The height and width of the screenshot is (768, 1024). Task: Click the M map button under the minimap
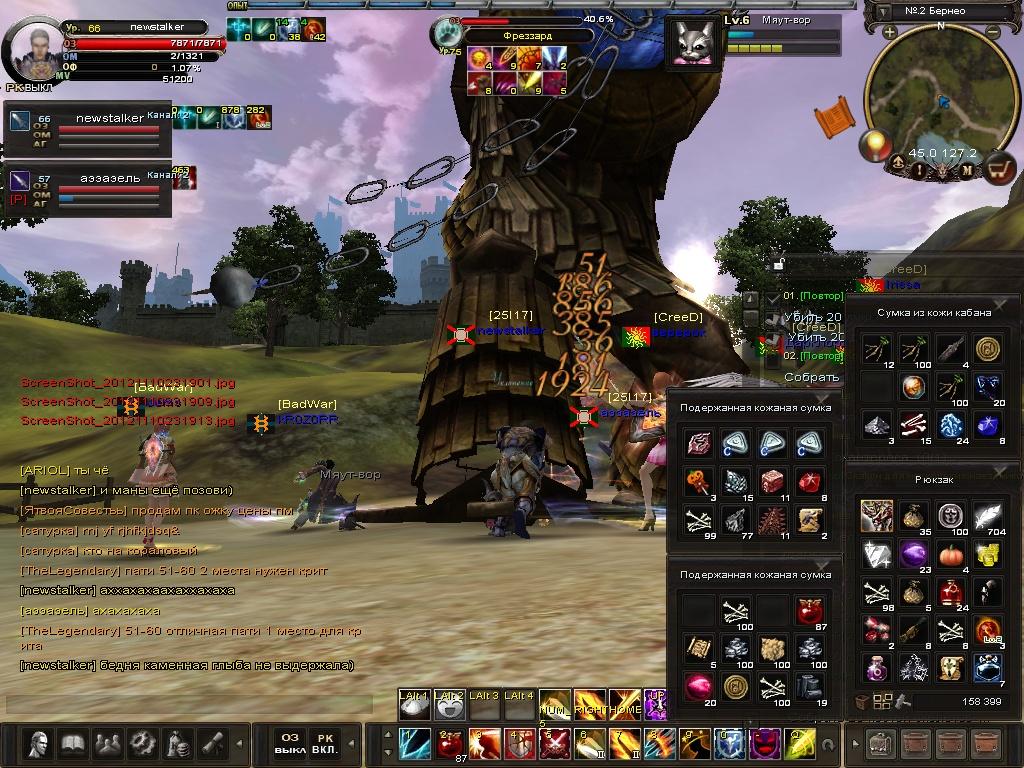(967, 171)
